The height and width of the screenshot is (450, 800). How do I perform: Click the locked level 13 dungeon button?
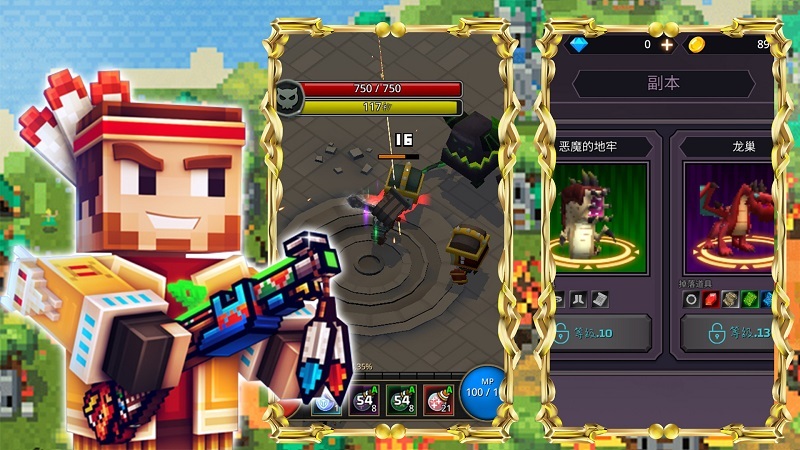(728, 333)
